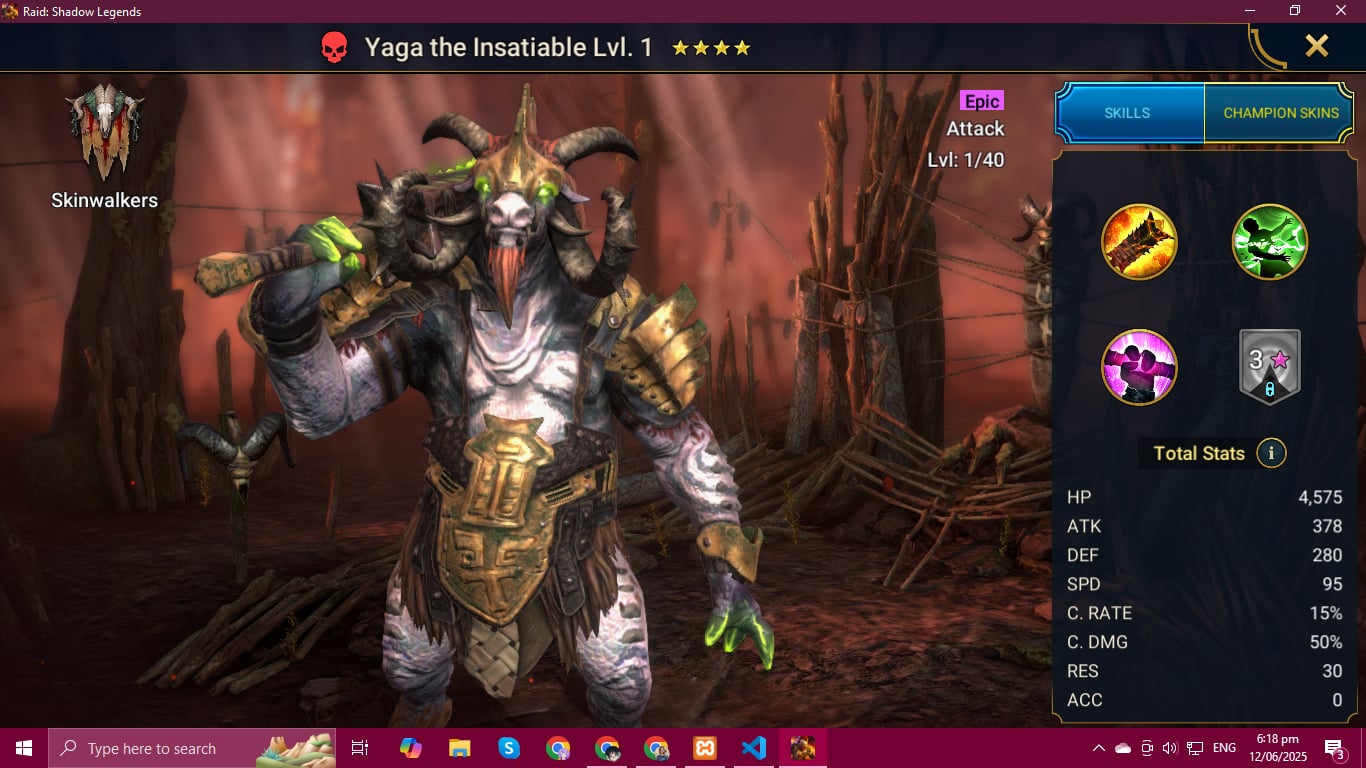Close the champion info screen

[x=1316, y=46]
